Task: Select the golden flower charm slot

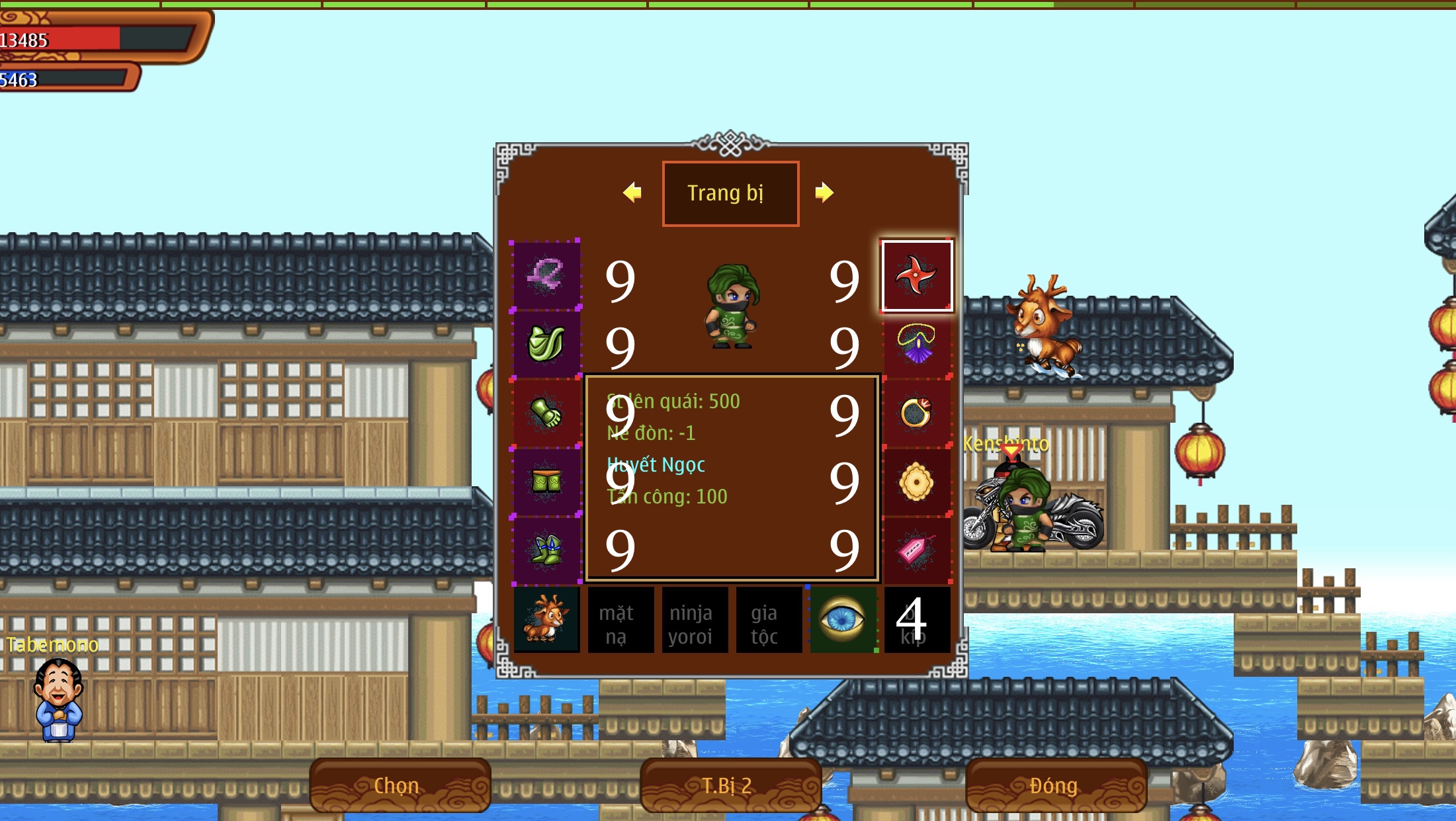Action: [916, 482]
